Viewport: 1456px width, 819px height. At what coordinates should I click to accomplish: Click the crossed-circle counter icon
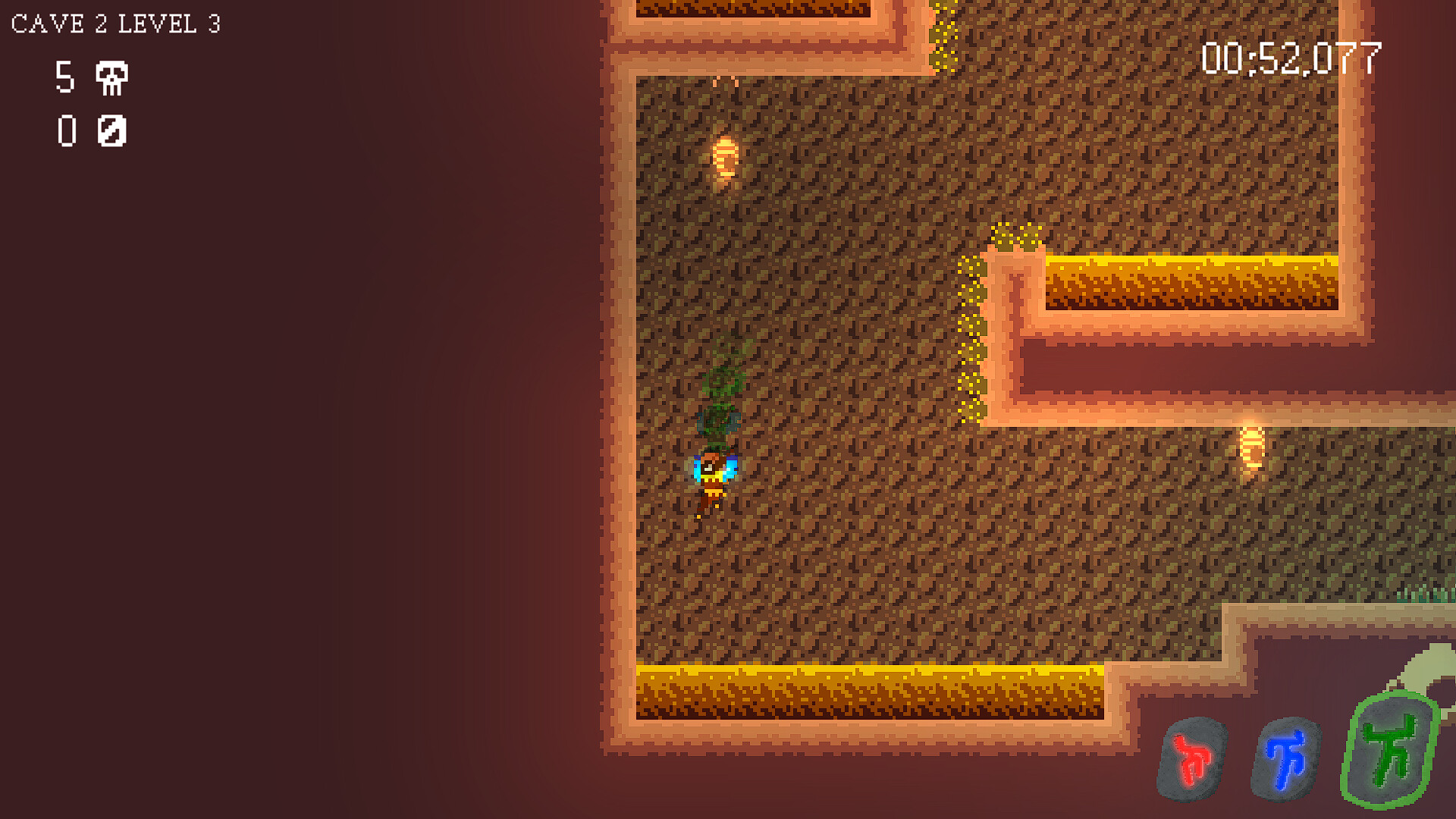pos(111,133)
